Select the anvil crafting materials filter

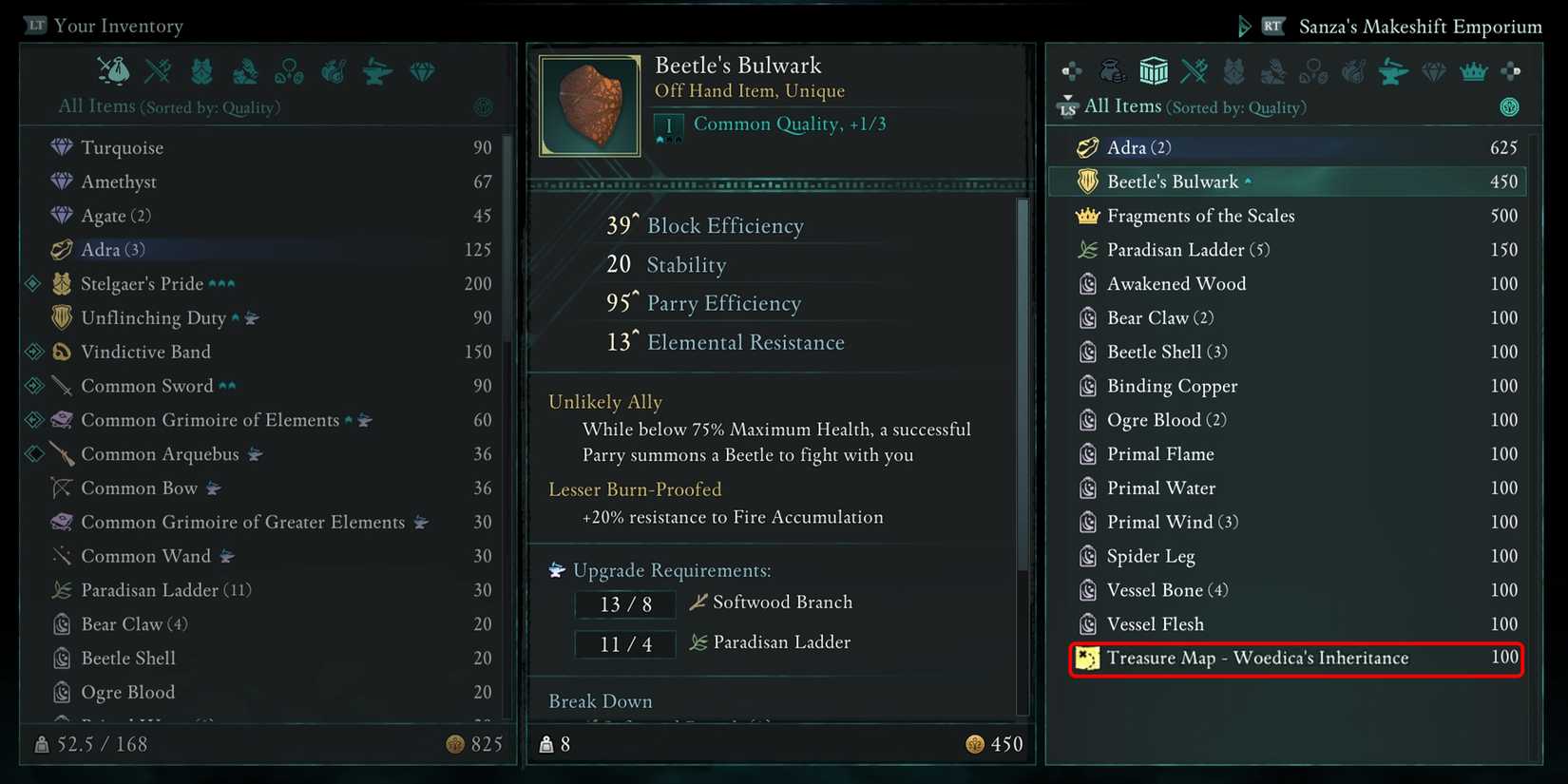(x=377, y=70)
